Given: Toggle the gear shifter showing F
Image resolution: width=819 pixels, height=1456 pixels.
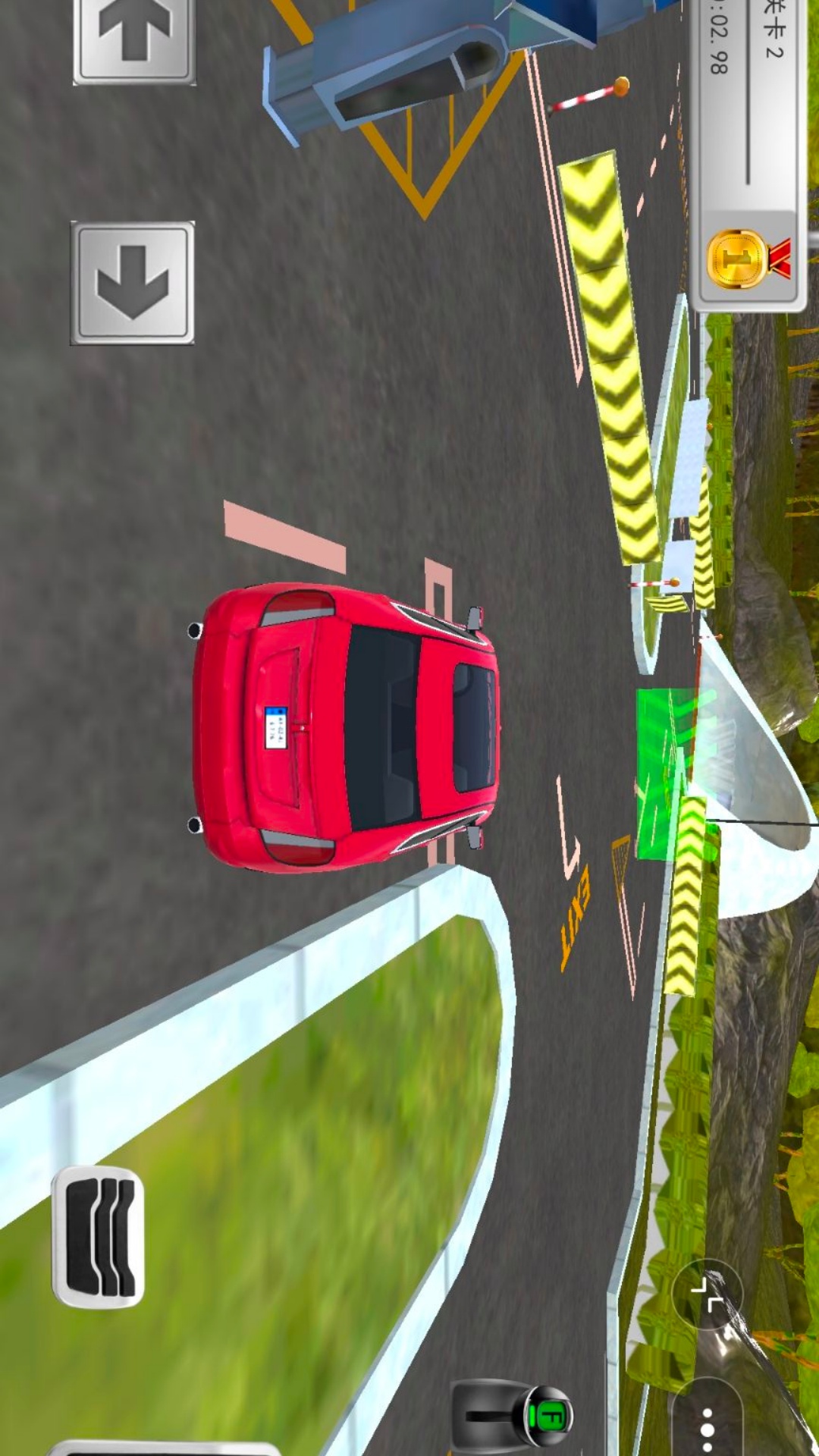Looking at the screenshot, I should click(x=514, y=1414).
